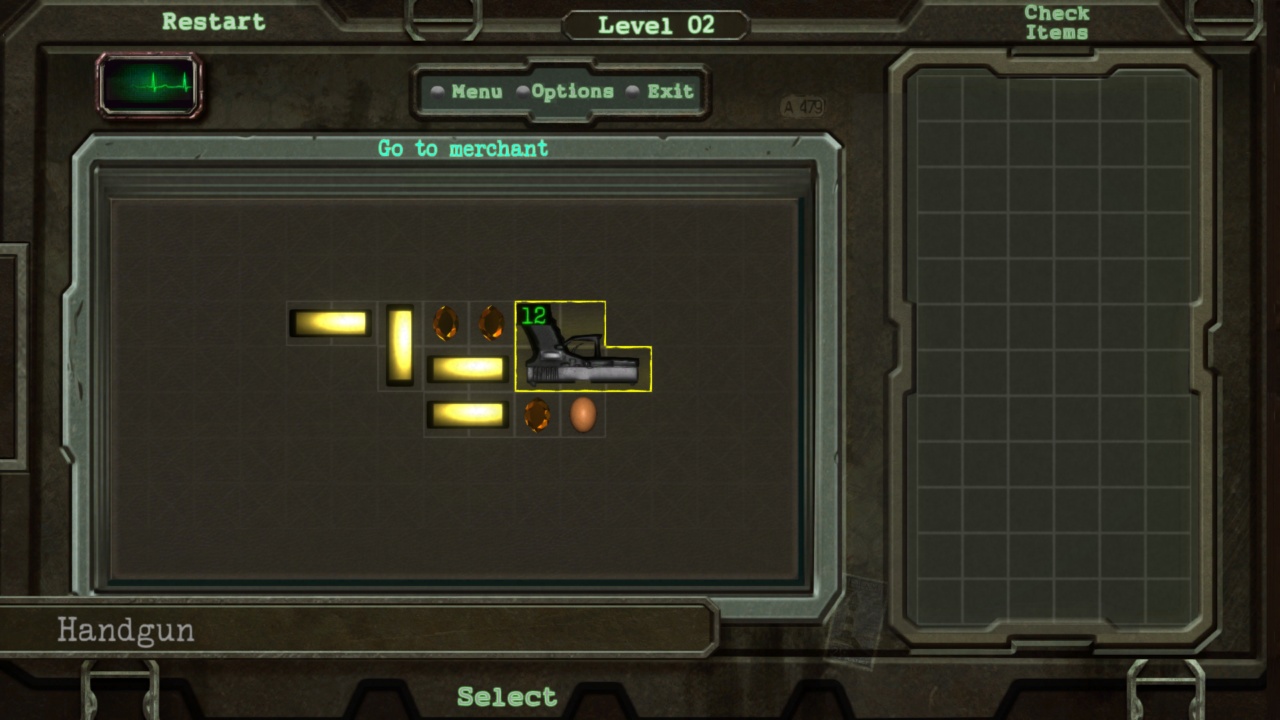Select the middle horizontal gold bar

(467, 368)
